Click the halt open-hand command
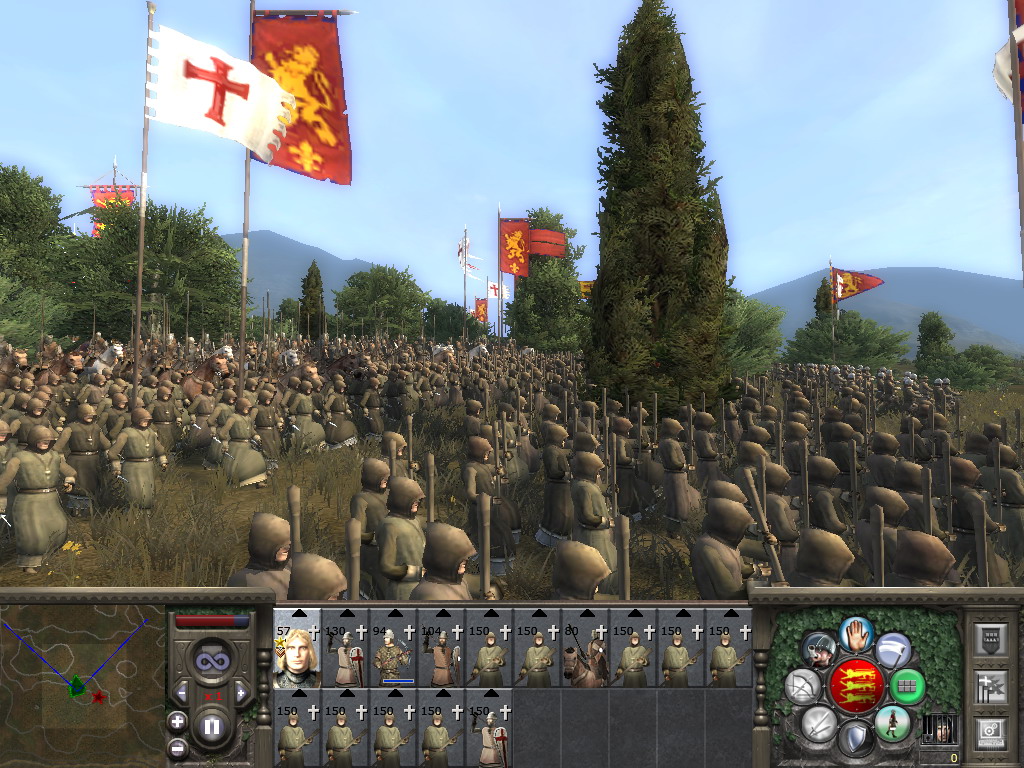 857,633
